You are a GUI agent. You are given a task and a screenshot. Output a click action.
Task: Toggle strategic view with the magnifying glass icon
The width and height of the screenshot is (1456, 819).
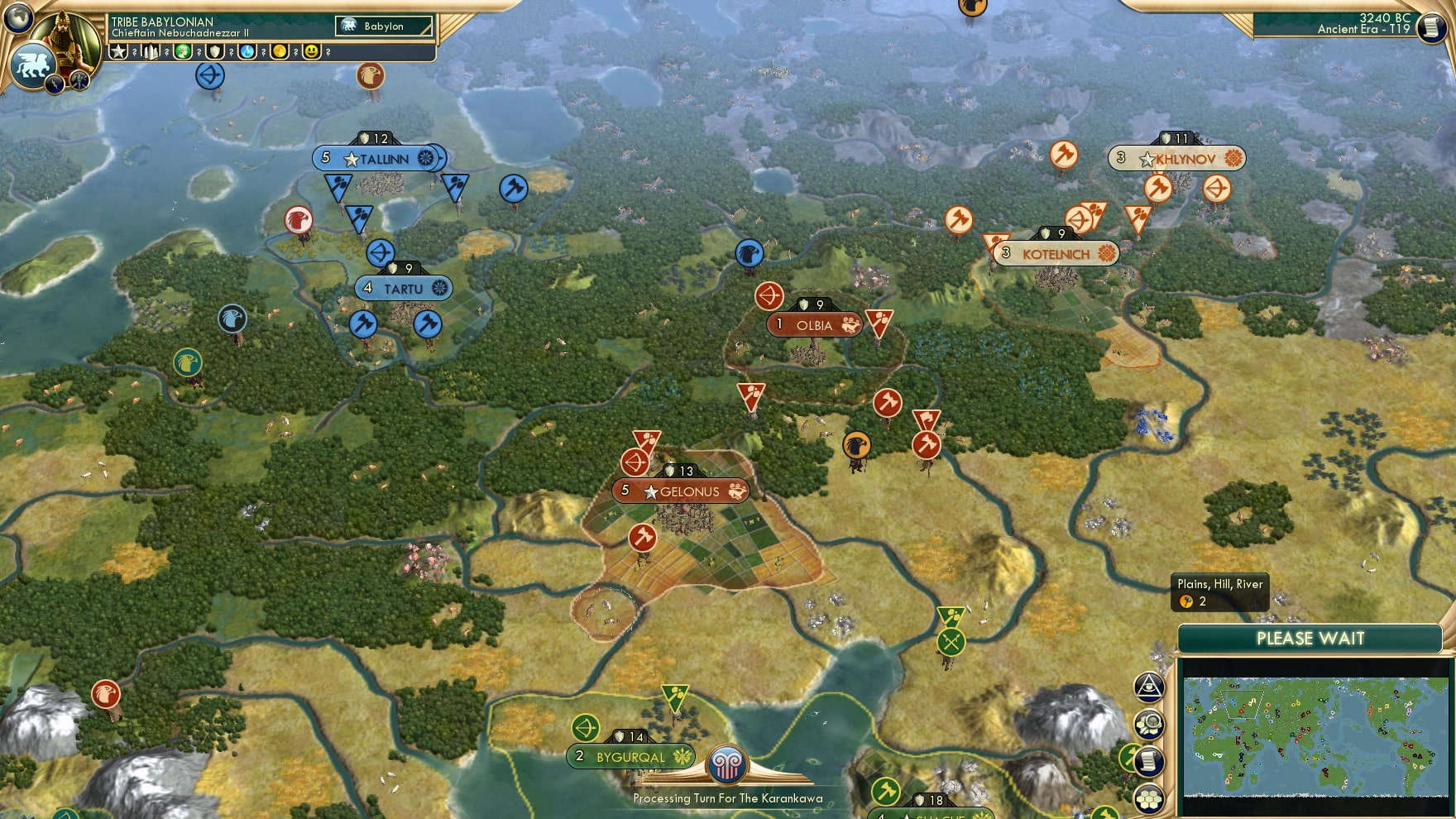1148,724
